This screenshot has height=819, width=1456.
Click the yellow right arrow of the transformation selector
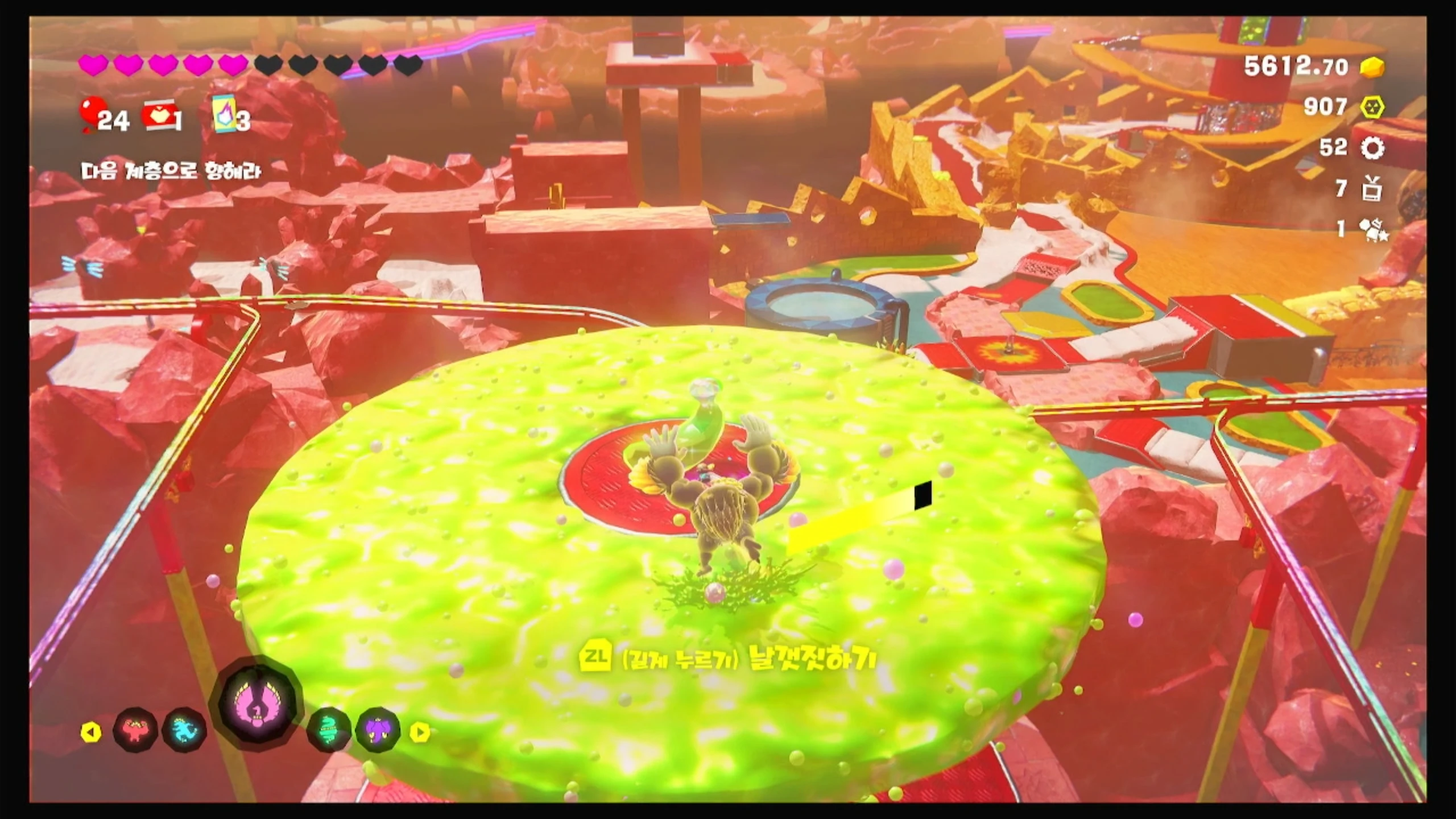click(x=420, y=732)
